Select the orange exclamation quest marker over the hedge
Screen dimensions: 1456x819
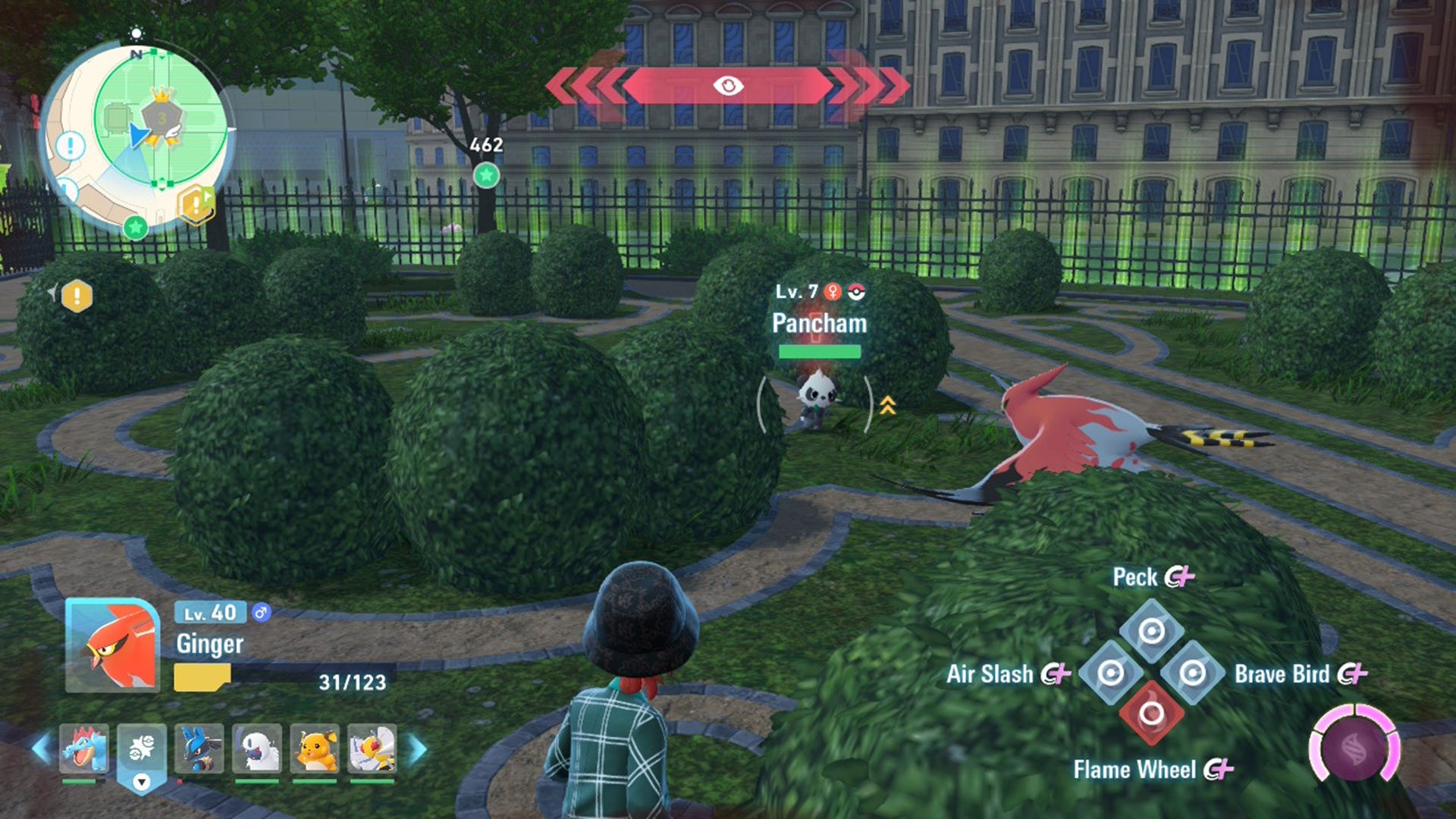point(77,296)
